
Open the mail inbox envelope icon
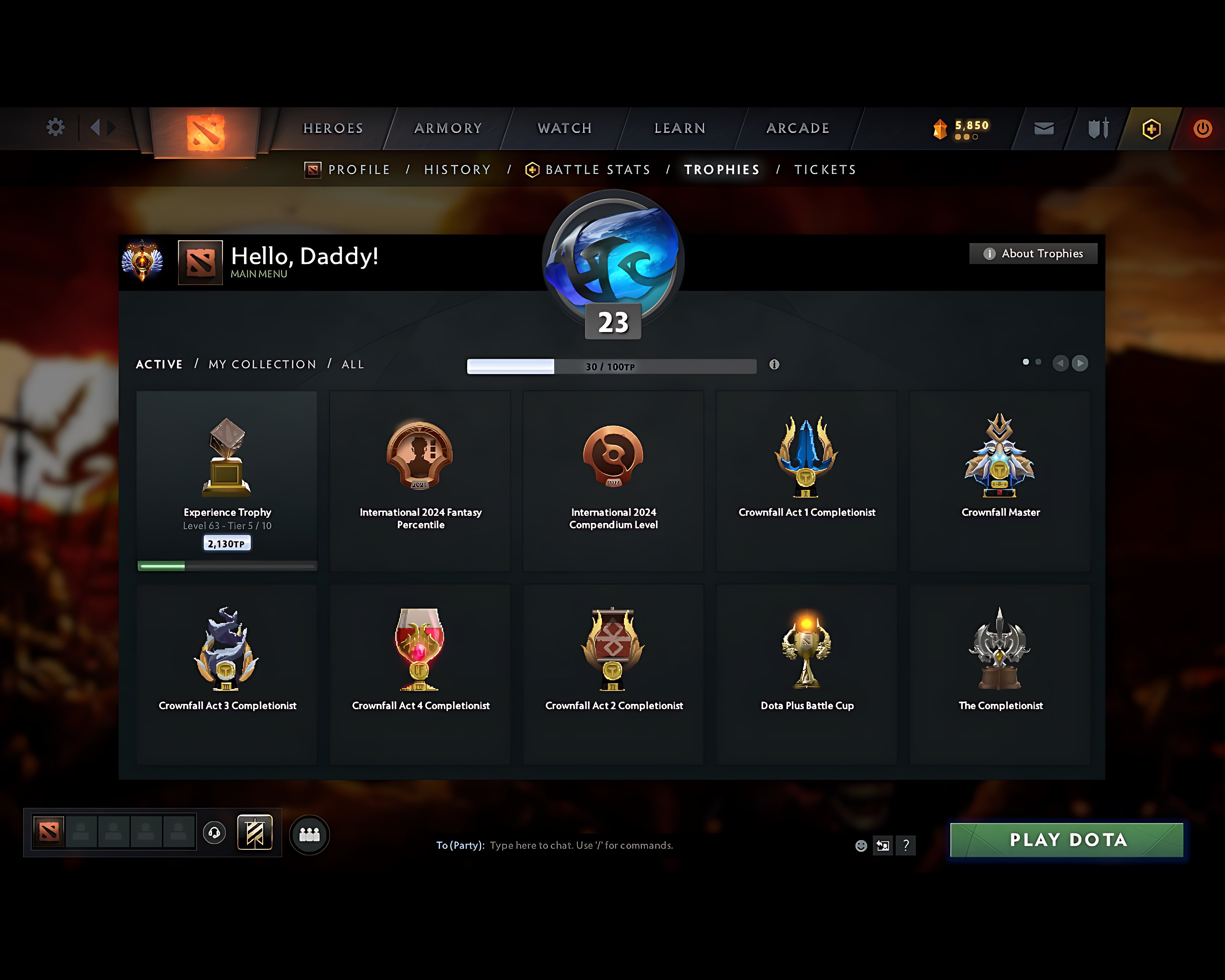point(1043,128)
